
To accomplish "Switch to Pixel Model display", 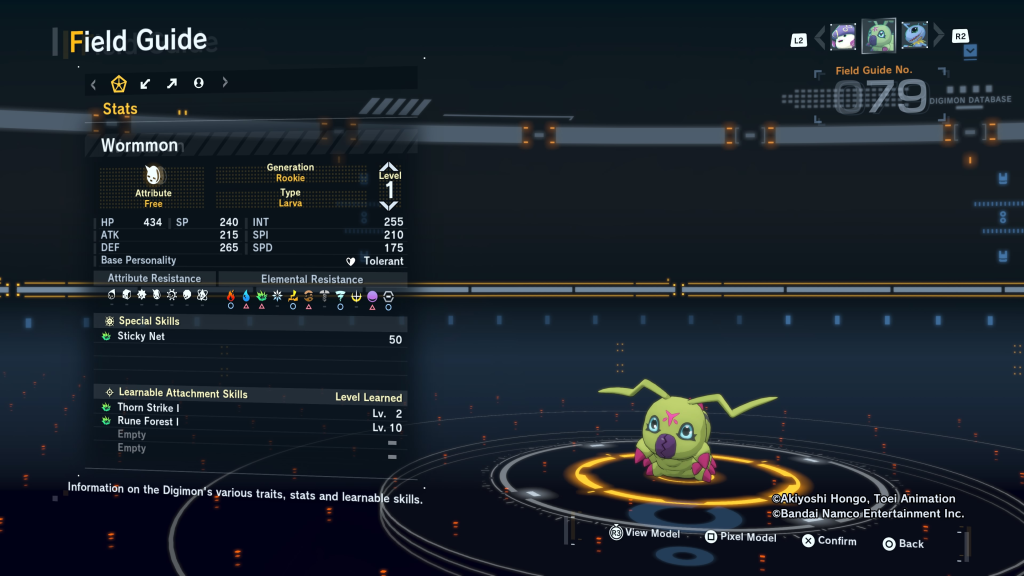I will point(740,538).
